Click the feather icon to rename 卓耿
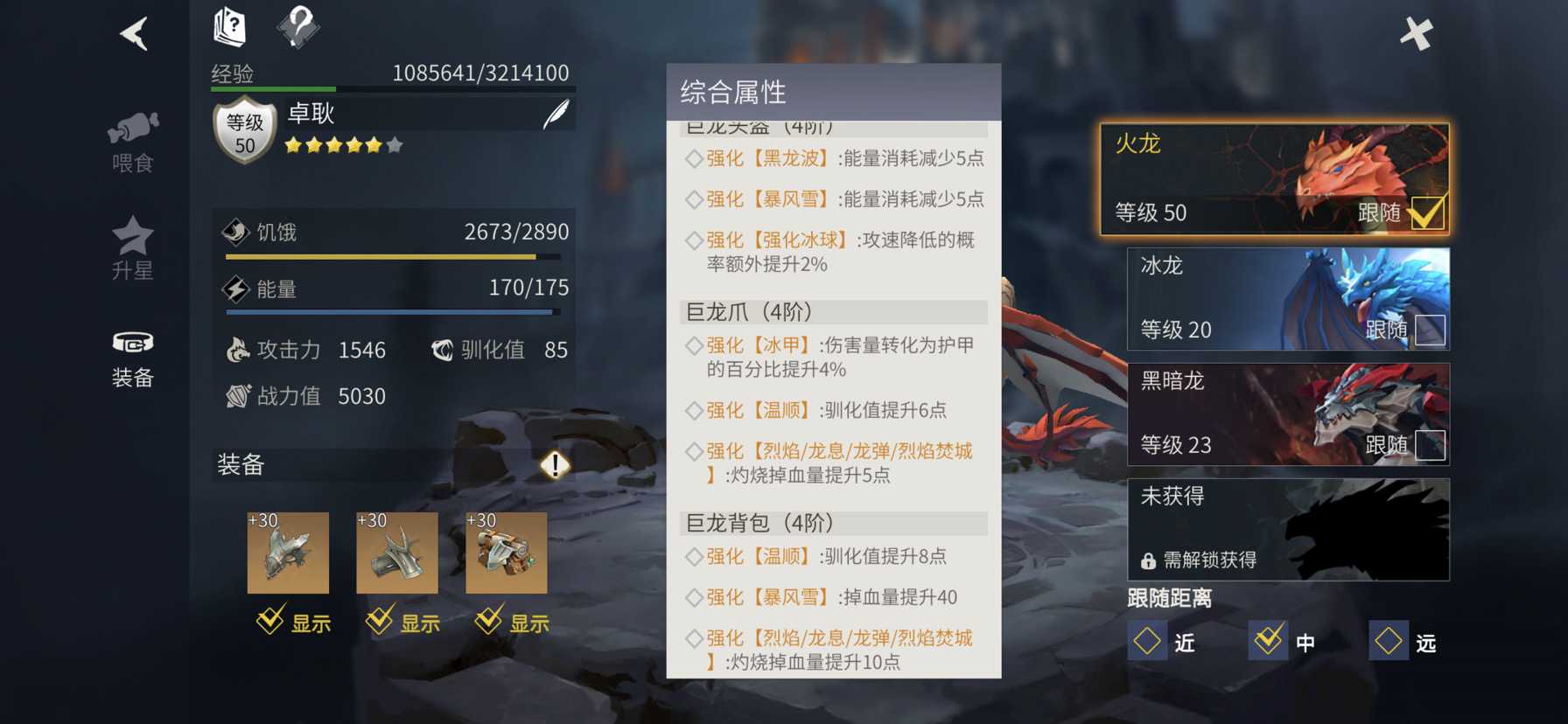This screenshot has height=724, width=1568. (555, 114)
